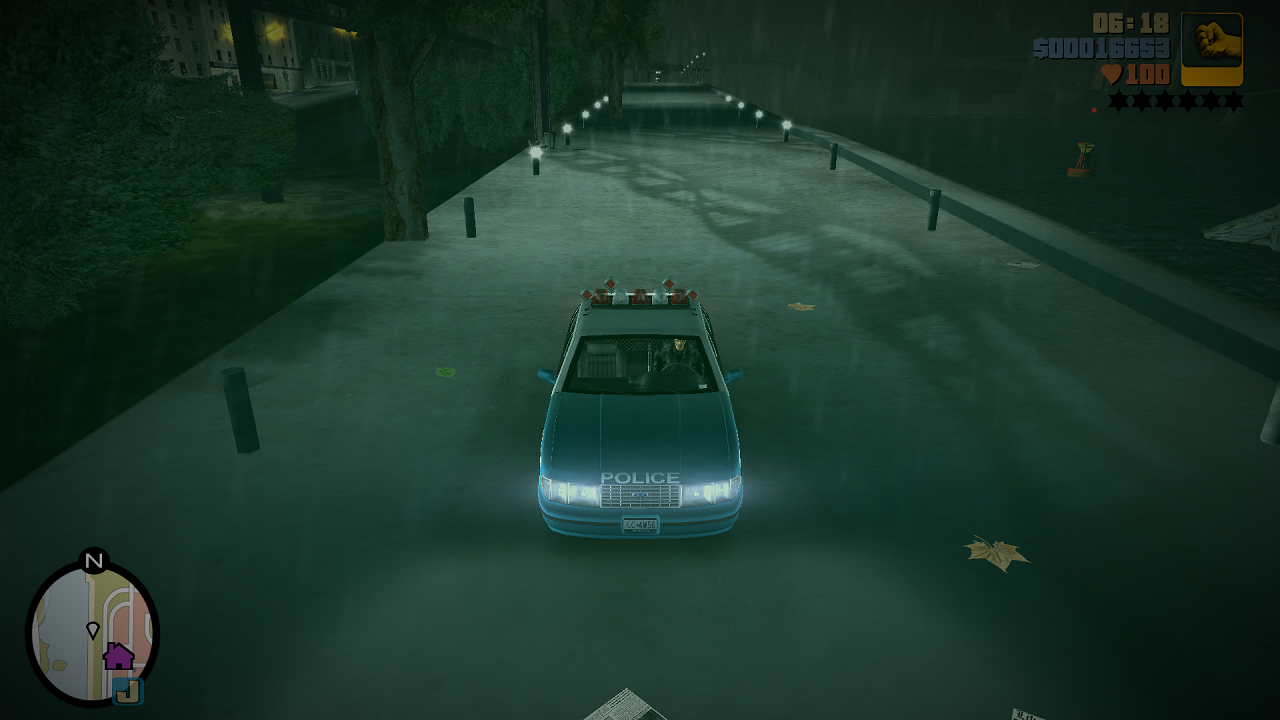Click the large leaf lying on the road
1280x720 pixels.
(991, 552)
